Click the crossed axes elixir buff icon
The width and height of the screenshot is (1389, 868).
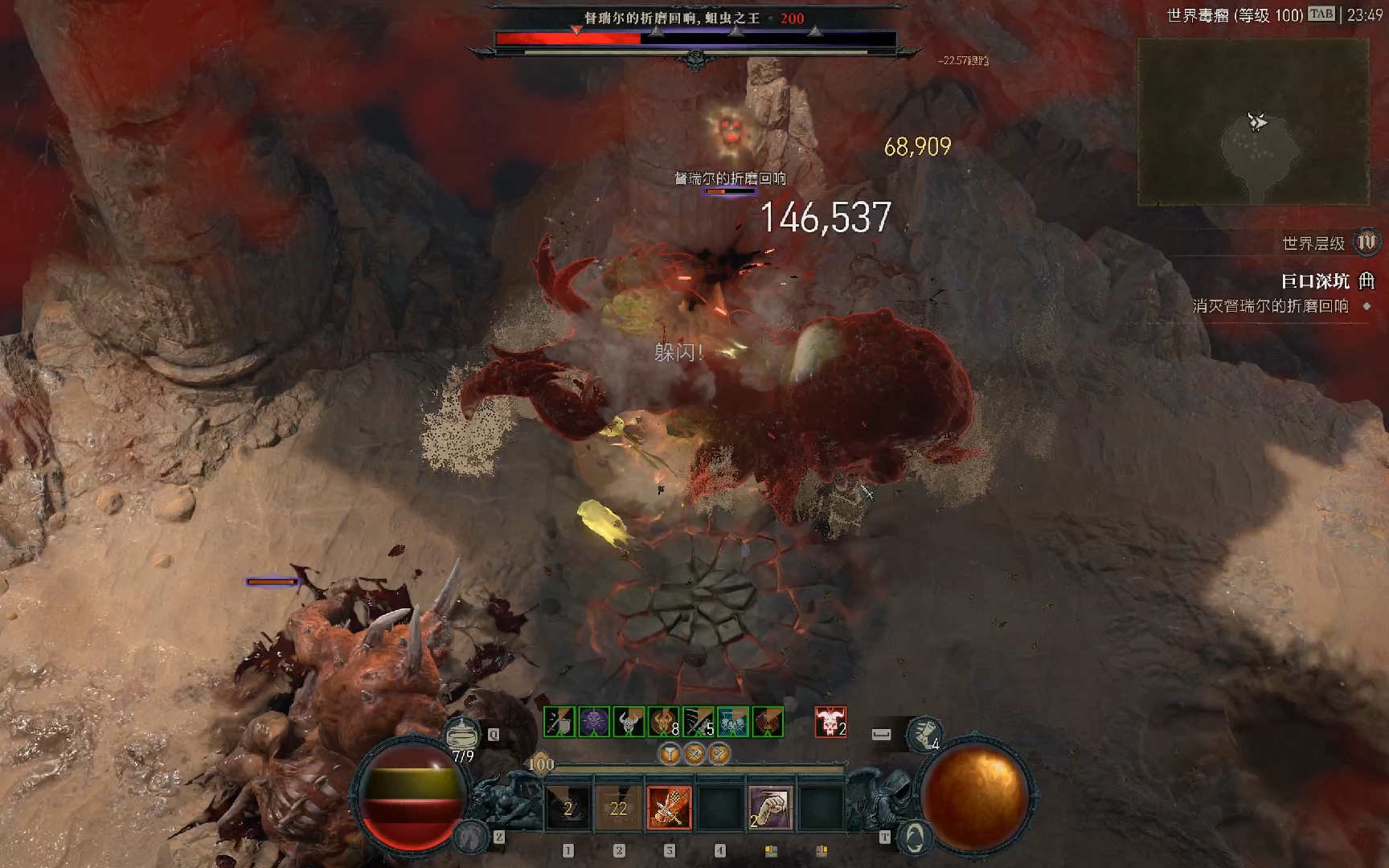coord(694,754)
